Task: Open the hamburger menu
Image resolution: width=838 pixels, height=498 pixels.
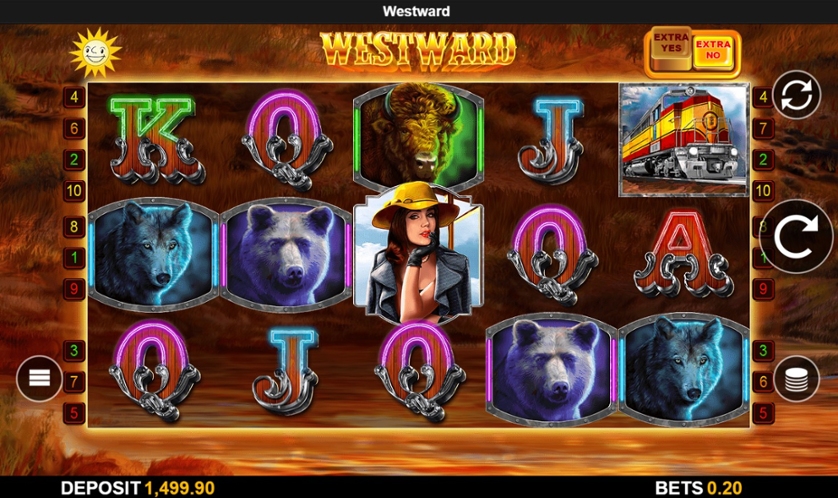Action: click(39, 378)
